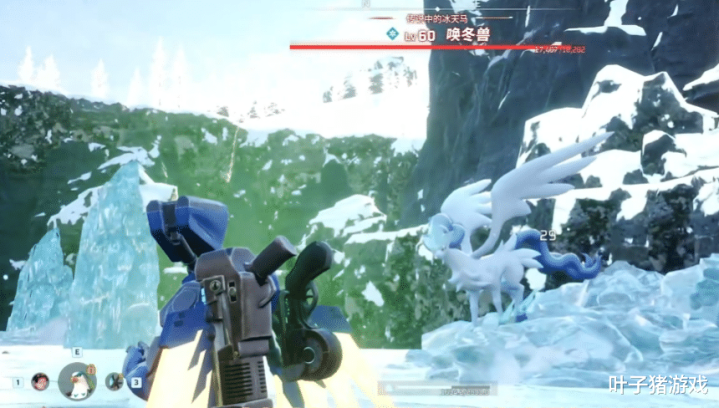The width and height of the screenshot is (719, 408).
Task: Switch to the red pal portrait in the party bar
Action: click(x=40, y=381)
